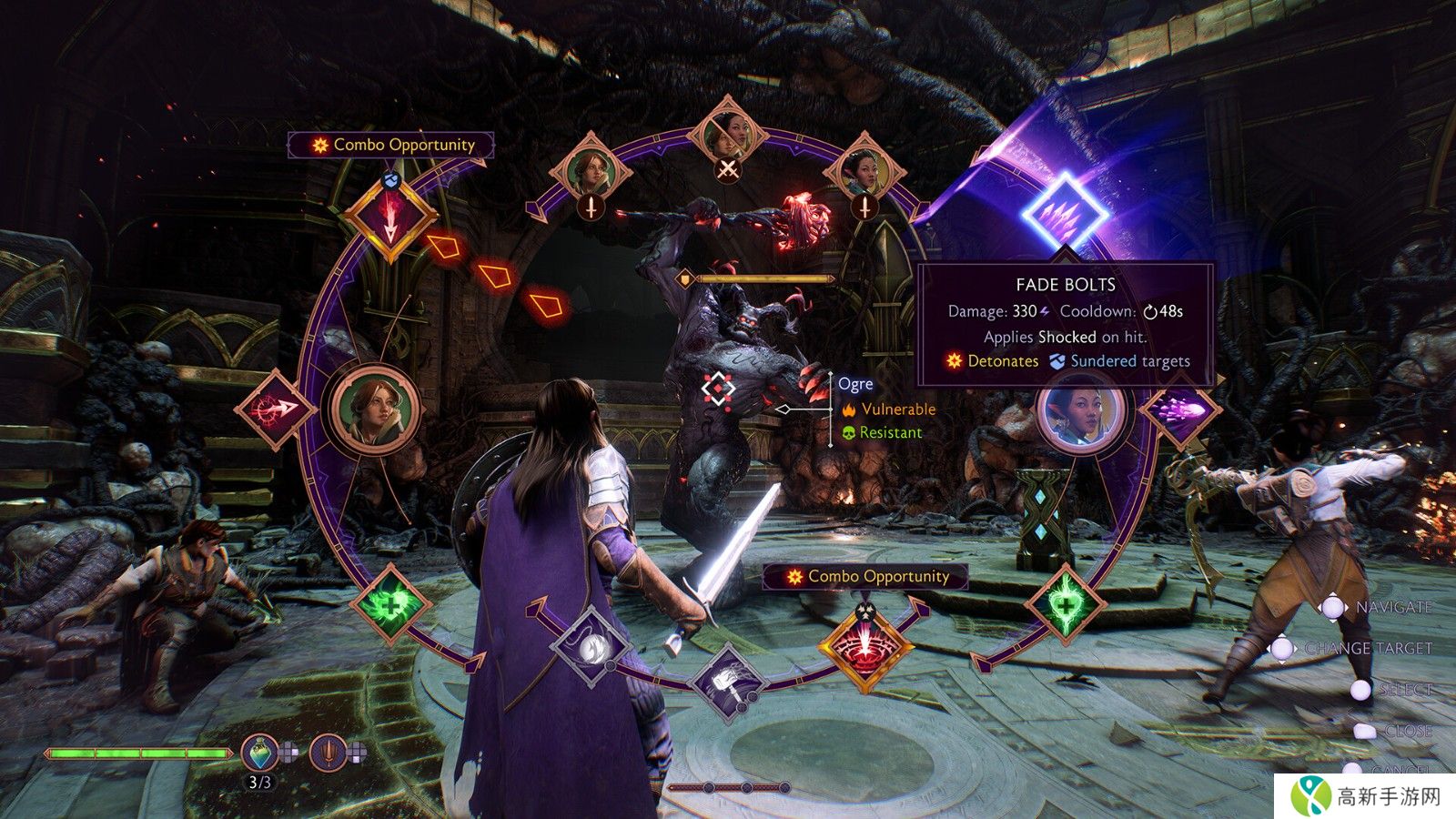Select Harding's large round portrait
Screen dimensions: 1456x819
[373, 409]
